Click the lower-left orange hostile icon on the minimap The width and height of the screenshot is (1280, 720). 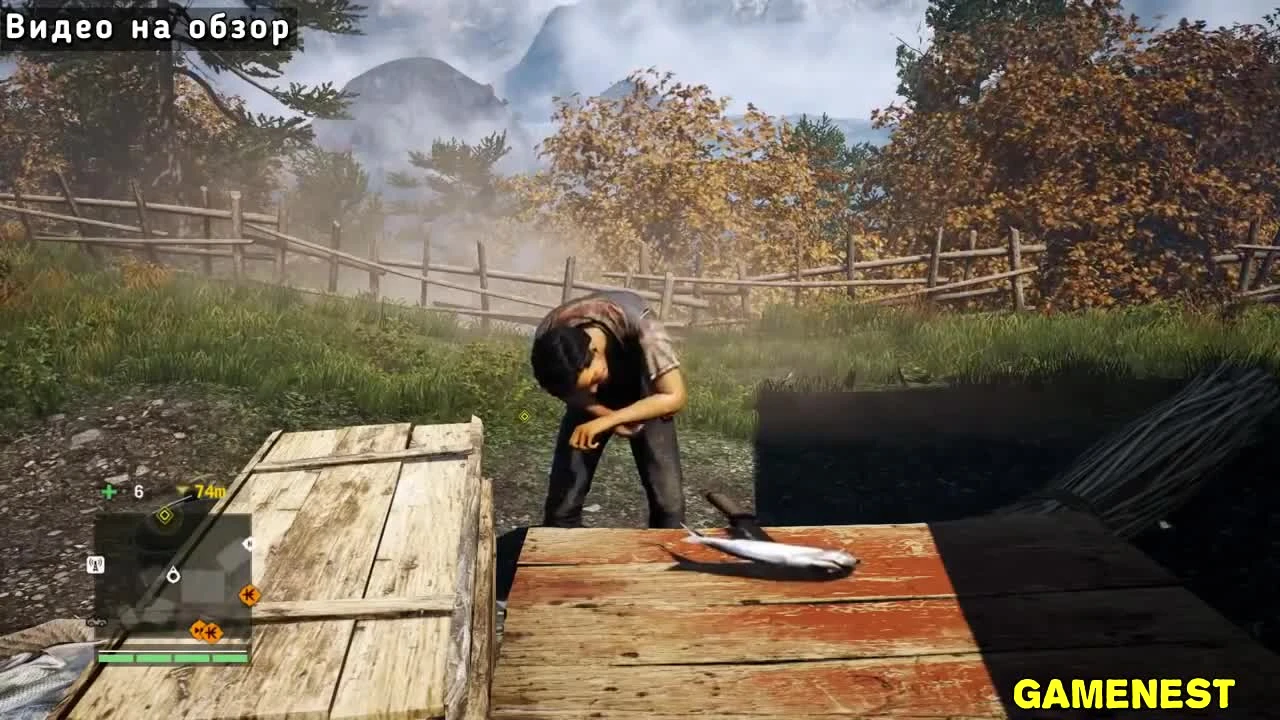(x=198, y=631)
